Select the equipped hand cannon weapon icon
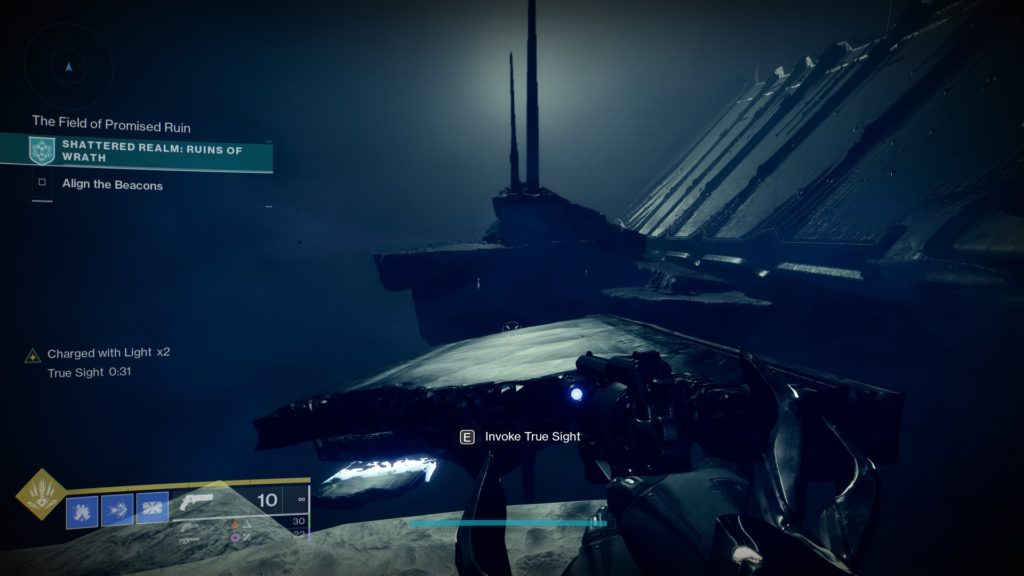 point(199,501)
